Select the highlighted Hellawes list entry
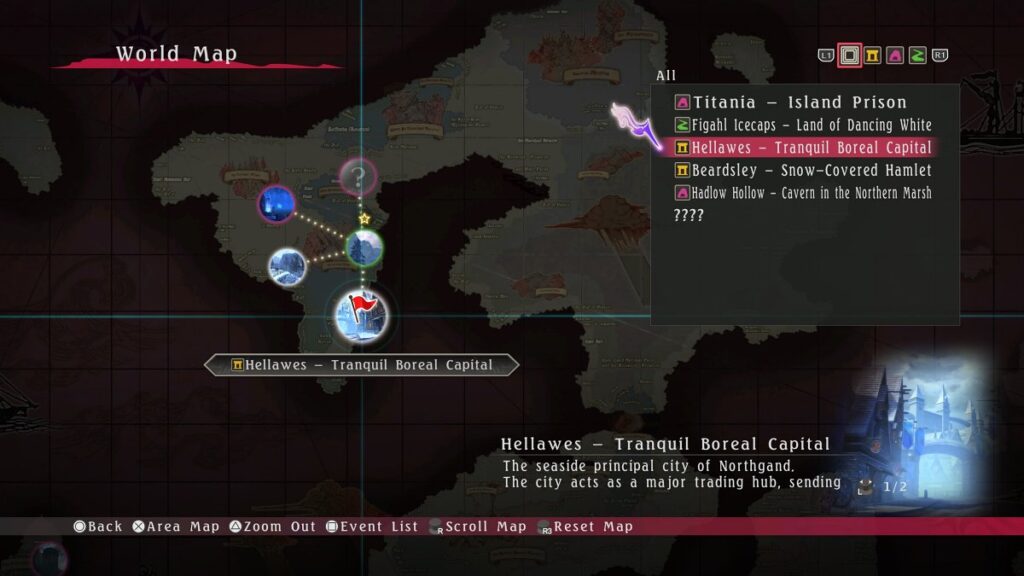 811,148
